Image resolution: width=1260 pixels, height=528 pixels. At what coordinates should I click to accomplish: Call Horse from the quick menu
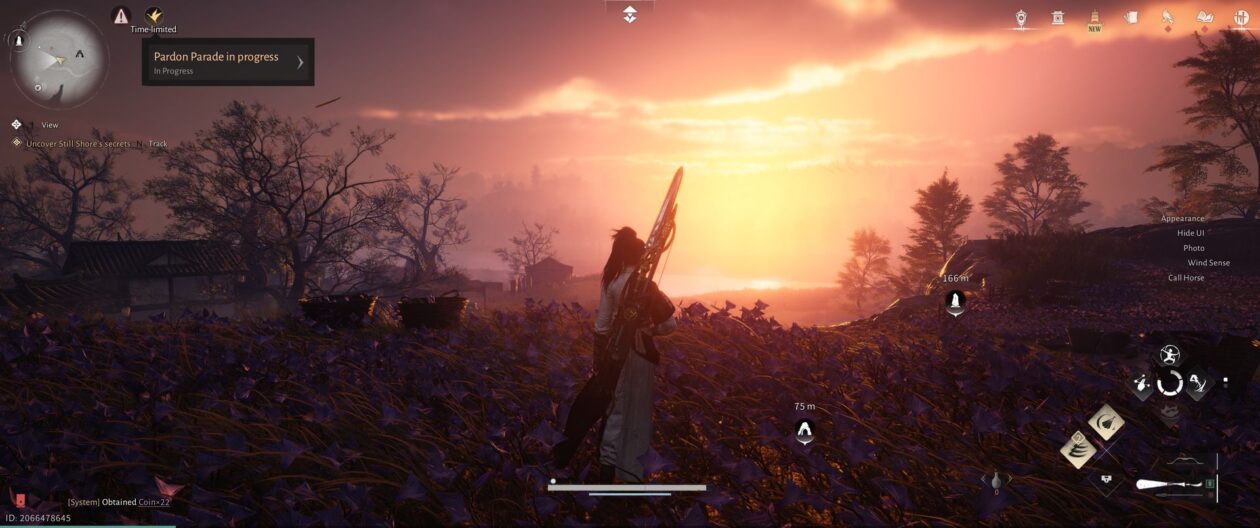click(x=1186, y=278)
